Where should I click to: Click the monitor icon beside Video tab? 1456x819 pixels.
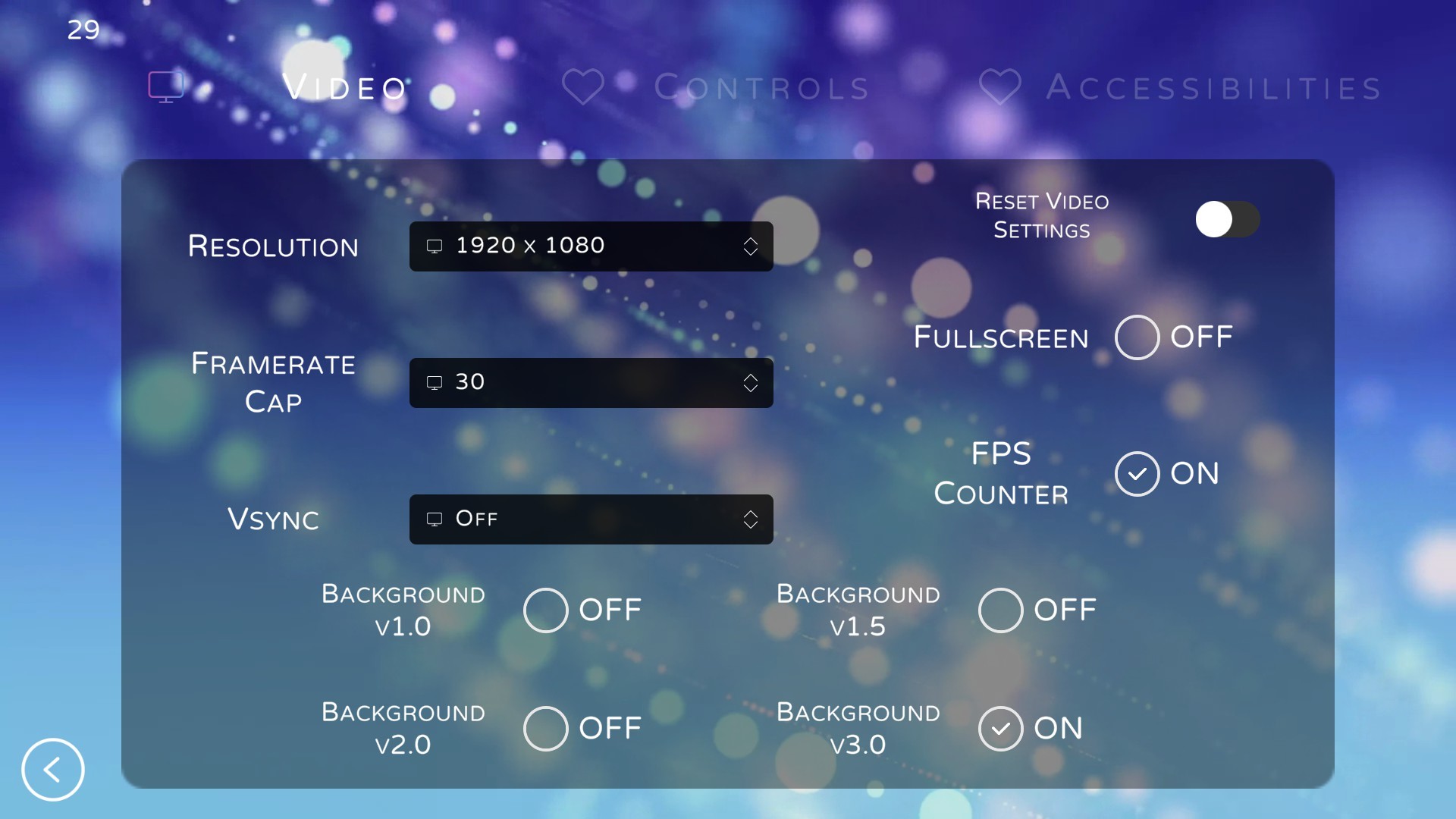coord(166,86)
